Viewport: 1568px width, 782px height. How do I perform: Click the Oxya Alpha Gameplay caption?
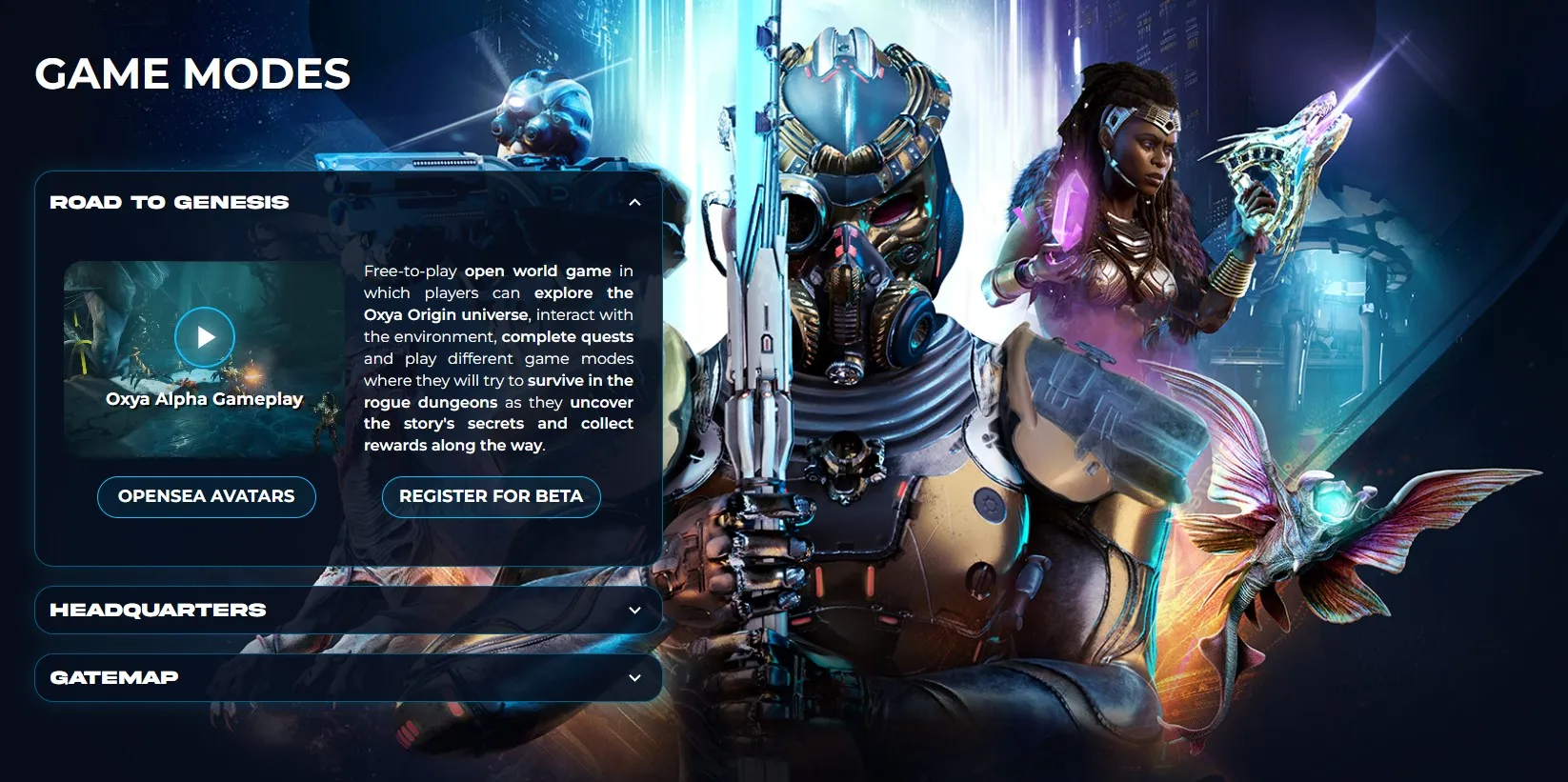pos(205,399)
